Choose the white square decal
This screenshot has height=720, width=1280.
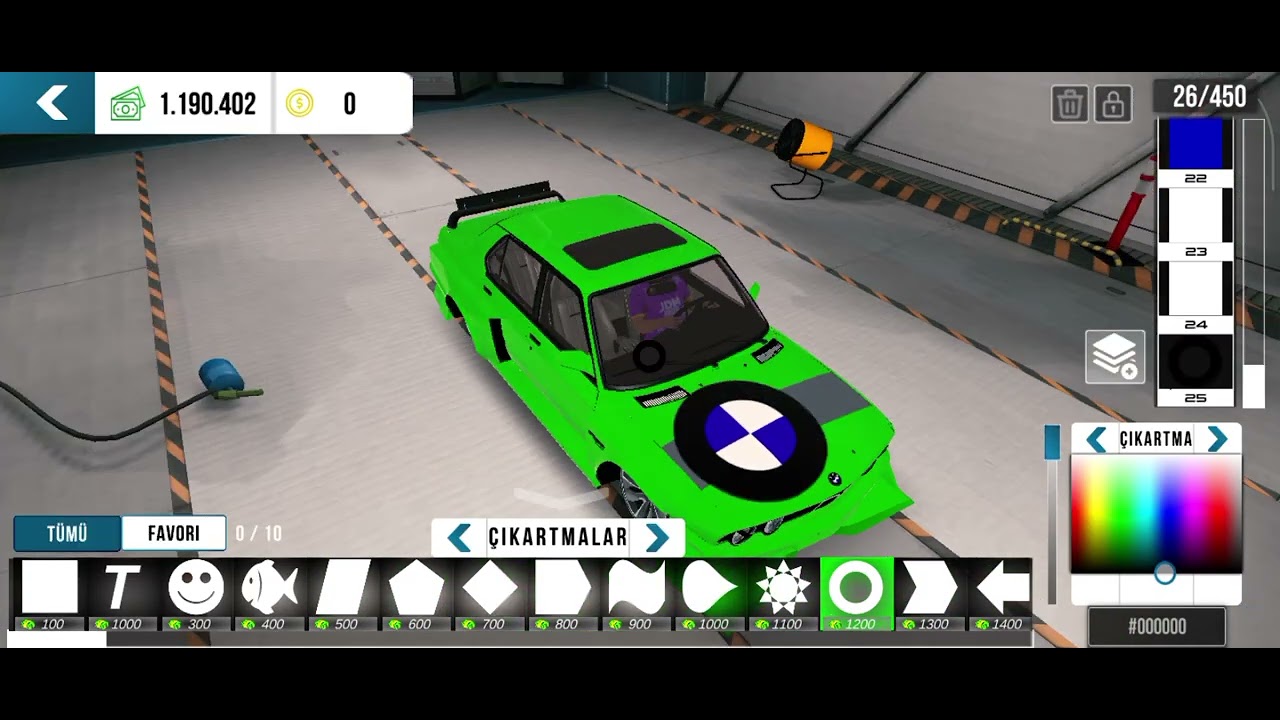click(x=49, y=587)
